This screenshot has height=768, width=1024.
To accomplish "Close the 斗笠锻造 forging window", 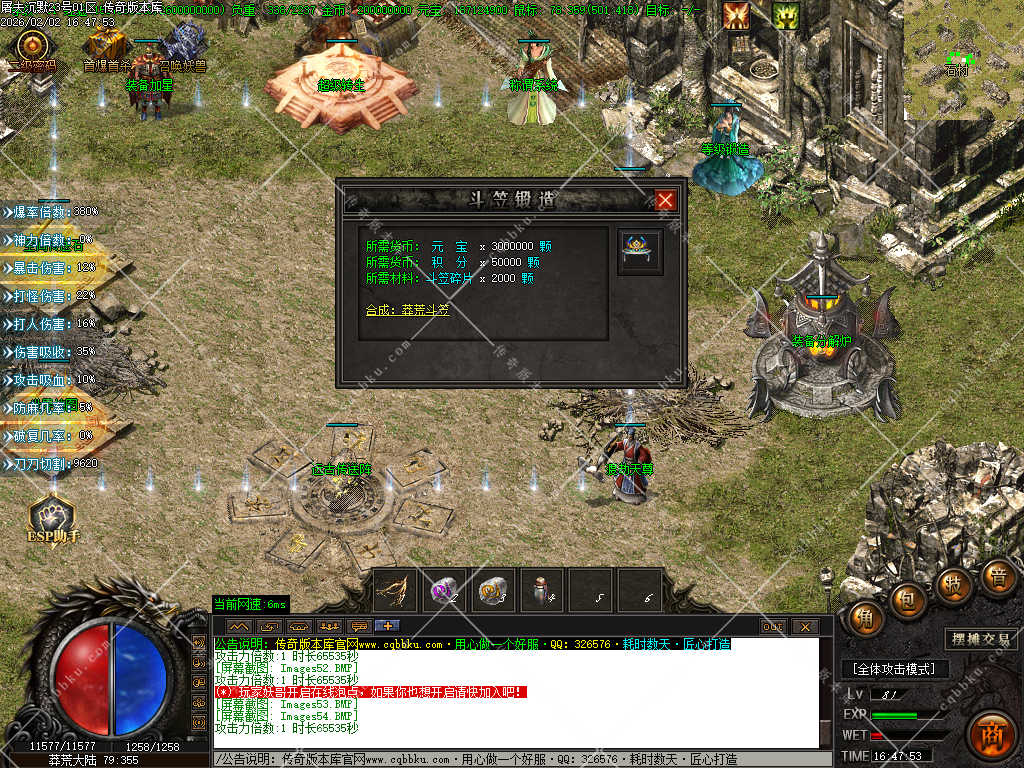I will (666, 201).
